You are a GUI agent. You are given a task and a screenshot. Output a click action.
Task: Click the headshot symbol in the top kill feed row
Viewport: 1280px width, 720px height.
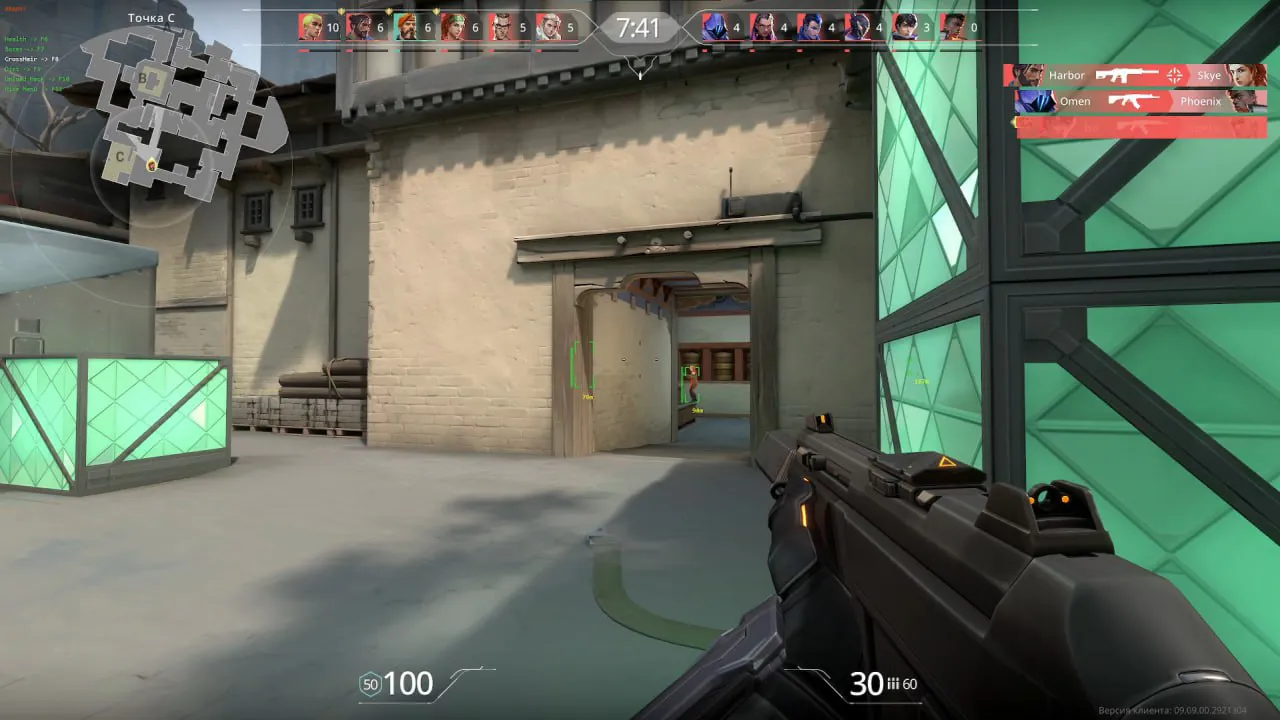(x=1174, y=75)
